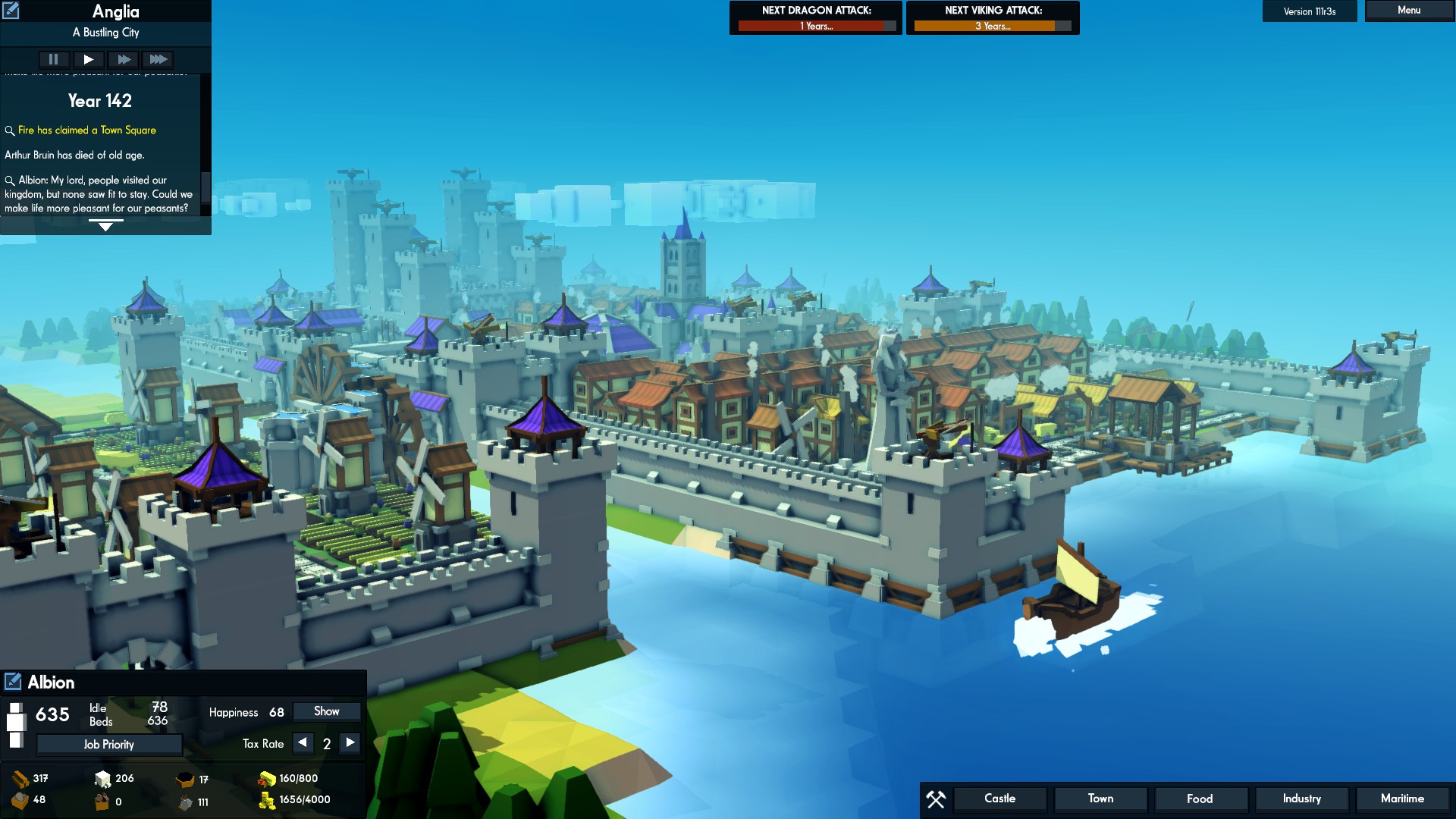
Task: Edit the kingdom name Anglia
Action: point(11,11)
